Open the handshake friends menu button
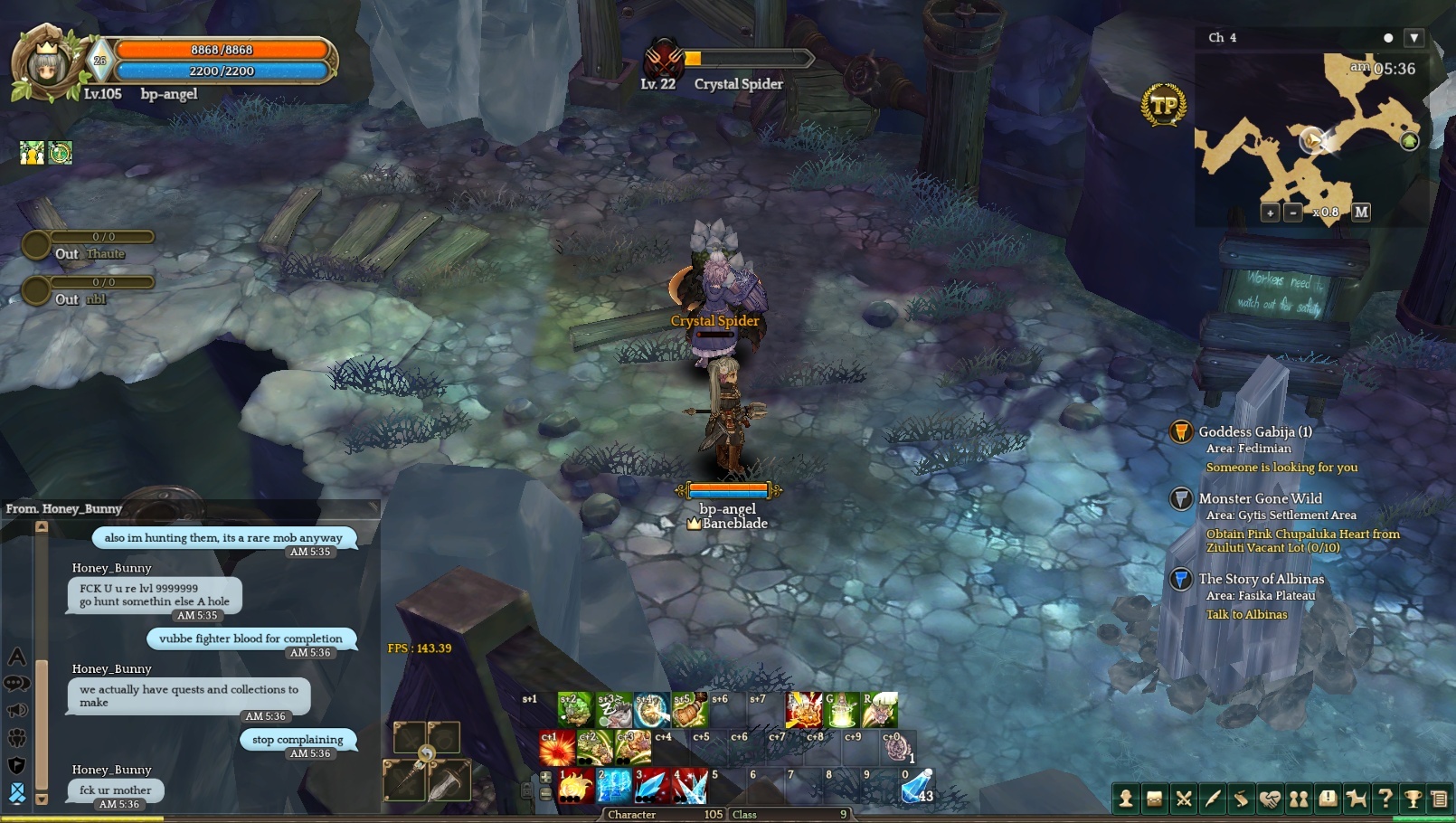1456x823 pixels. pyautogui.click(x=1270, y=799)
